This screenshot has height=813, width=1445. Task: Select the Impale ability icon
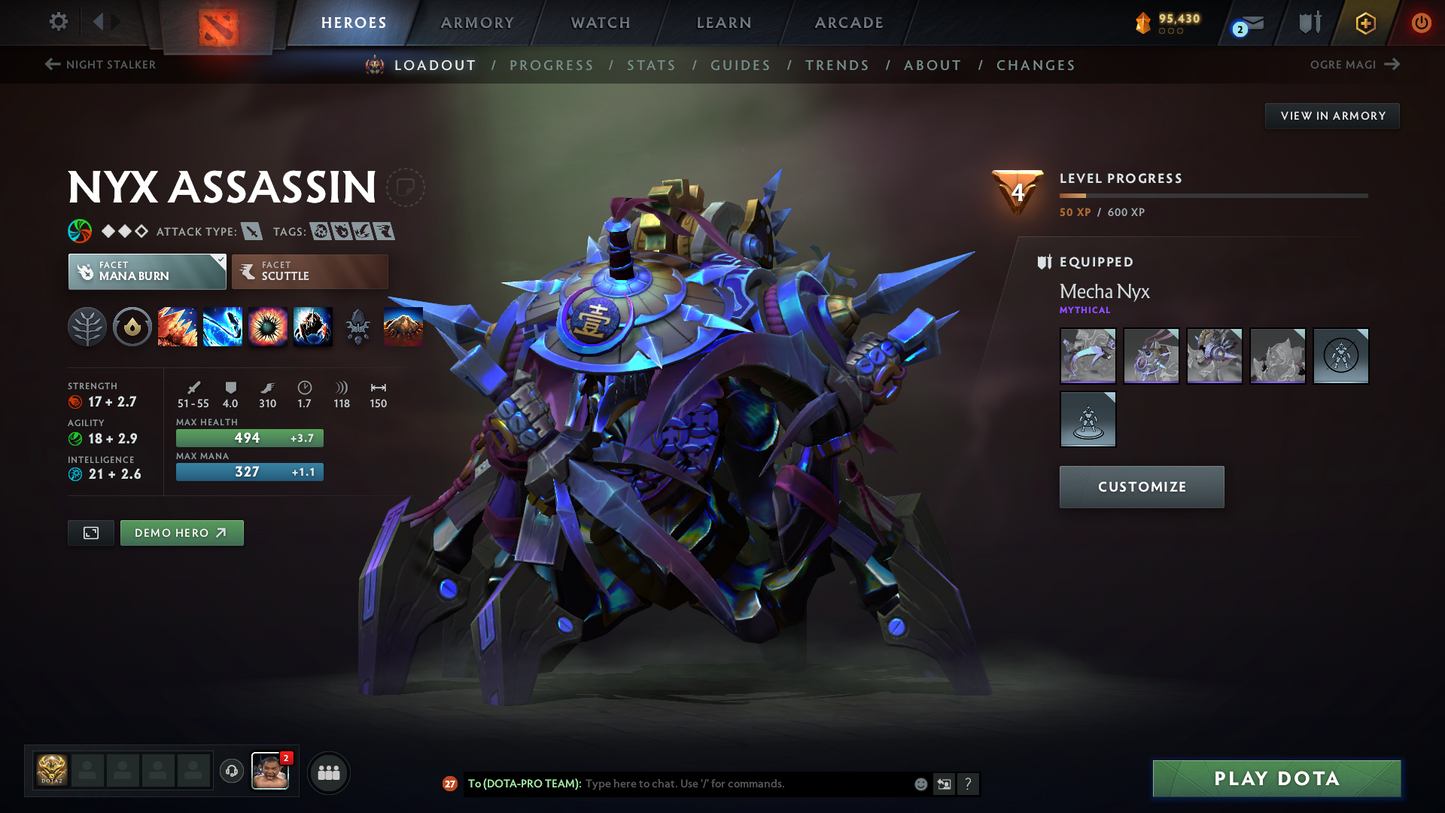177,327
